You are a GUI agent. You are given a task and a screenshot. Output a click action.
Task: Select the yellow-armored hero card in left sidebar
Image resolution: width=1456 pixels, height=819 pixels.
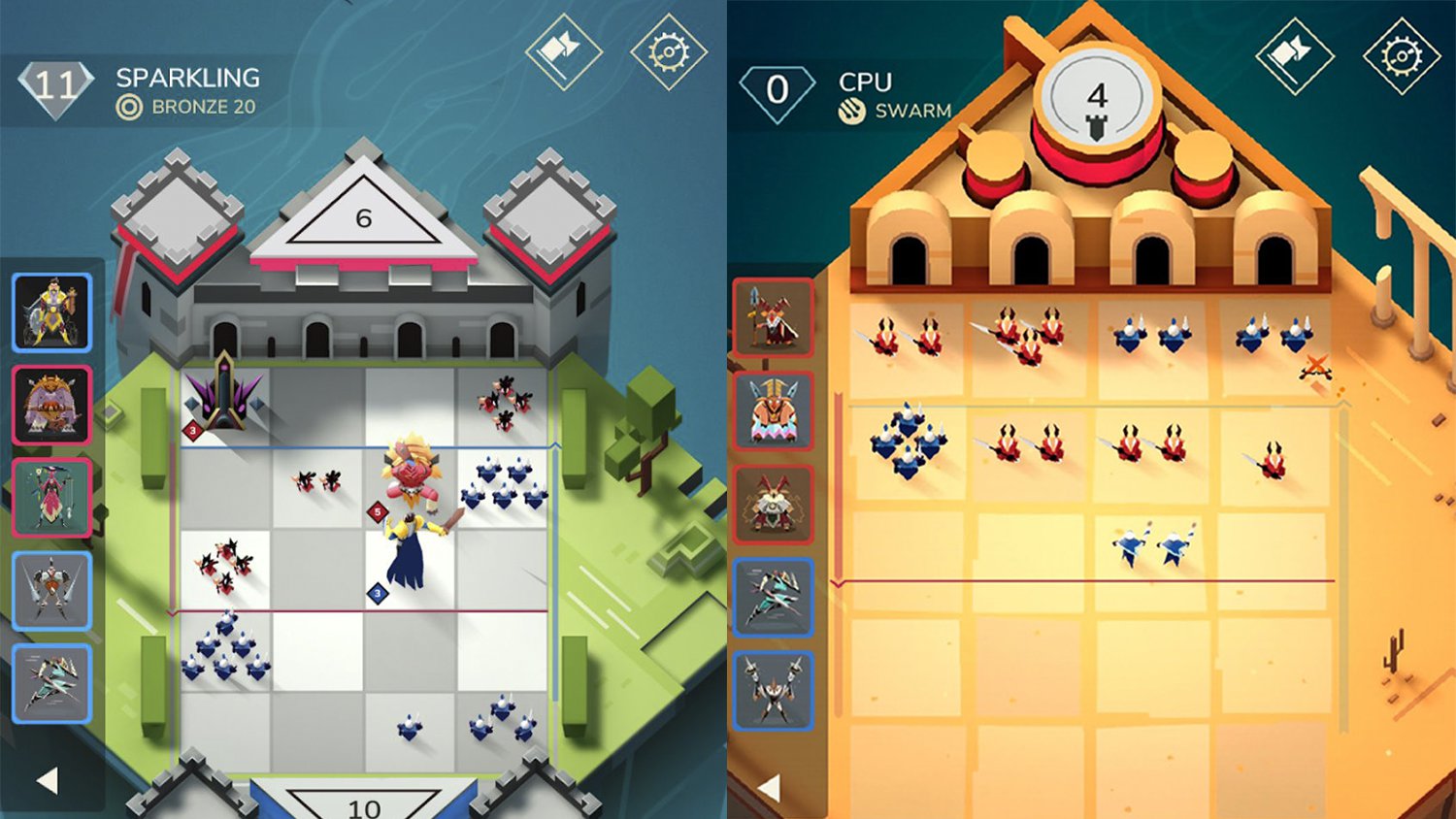(x=52, y=312)
